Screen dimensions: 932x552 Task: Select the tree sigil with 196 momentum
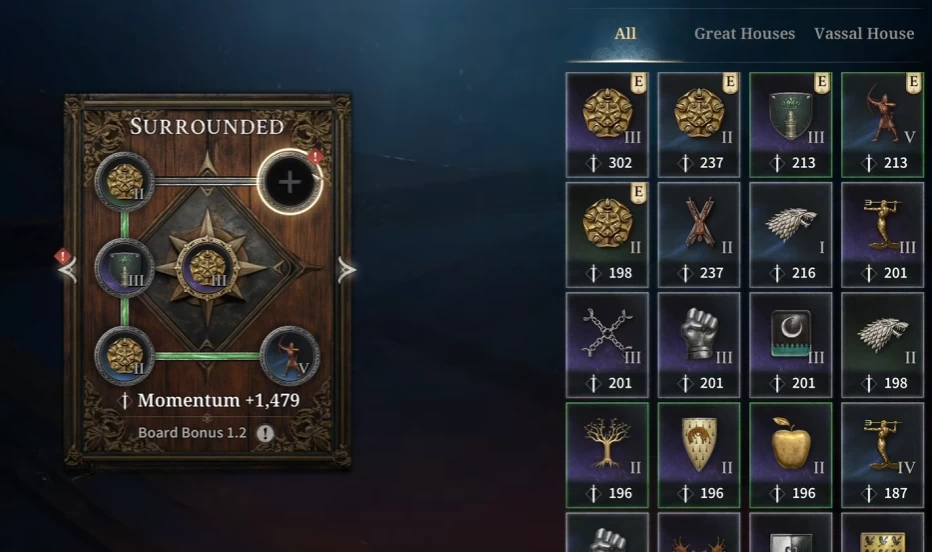tap(607, 454)
